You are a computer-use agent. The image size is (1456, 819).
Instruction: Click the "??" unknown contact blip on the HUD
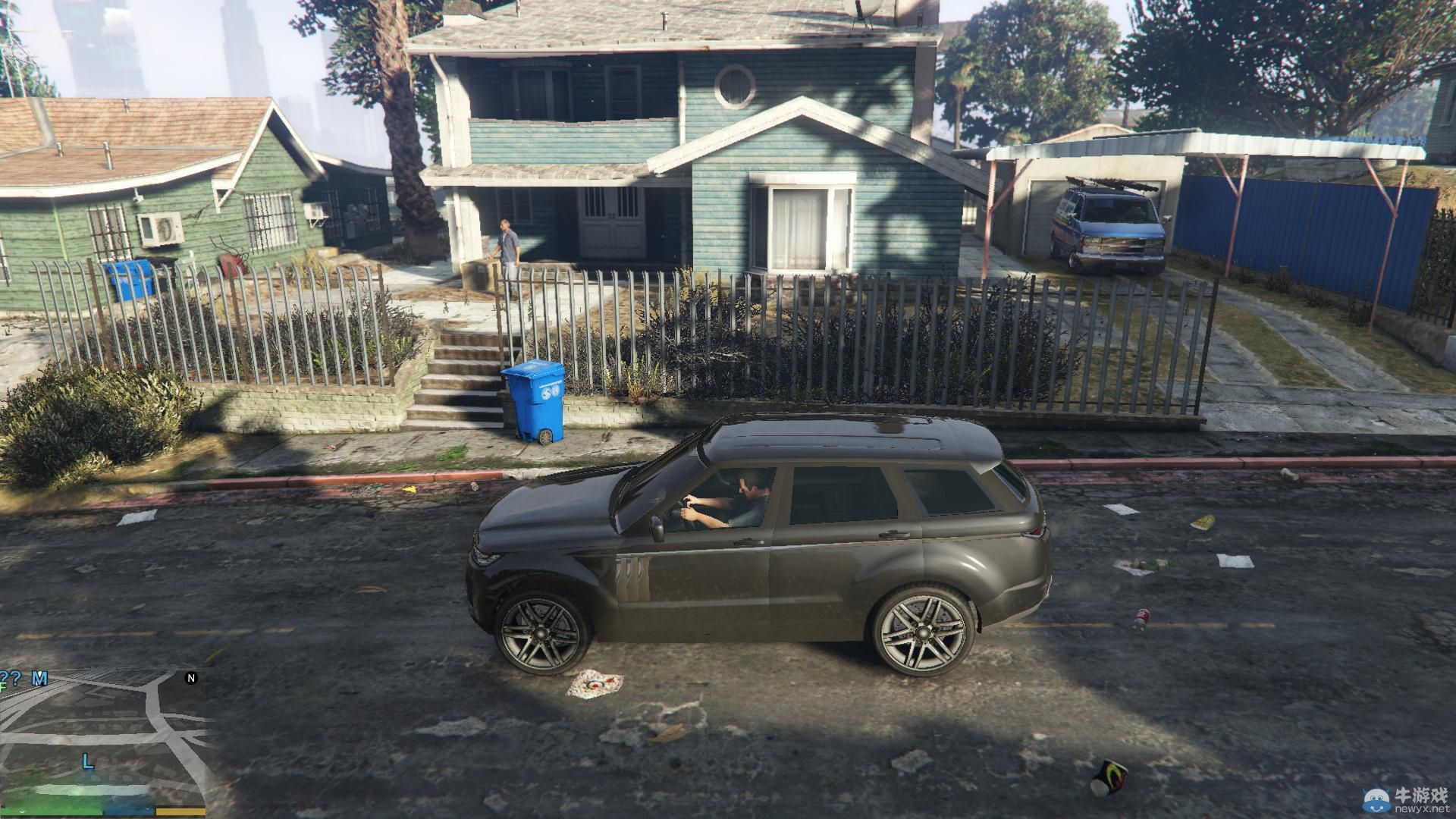[11, 677]
